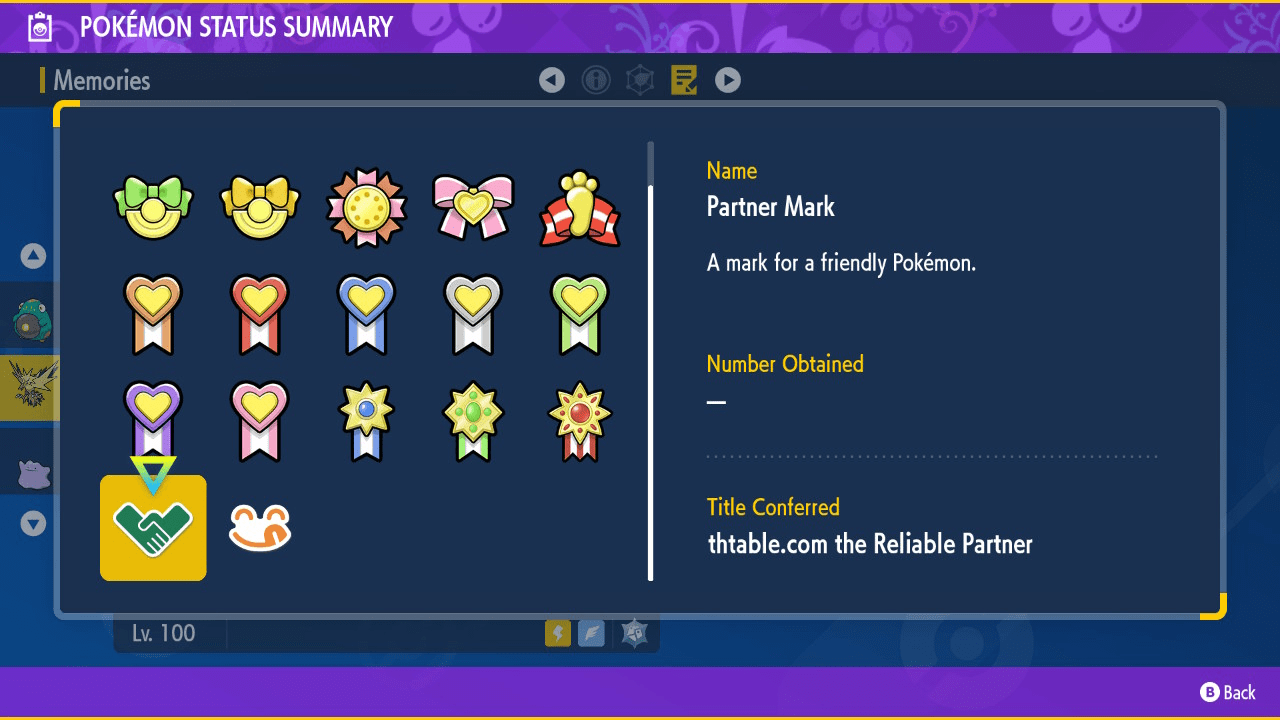
Task: Go to the next summary page arrow
Action: [x=728, y=80]
